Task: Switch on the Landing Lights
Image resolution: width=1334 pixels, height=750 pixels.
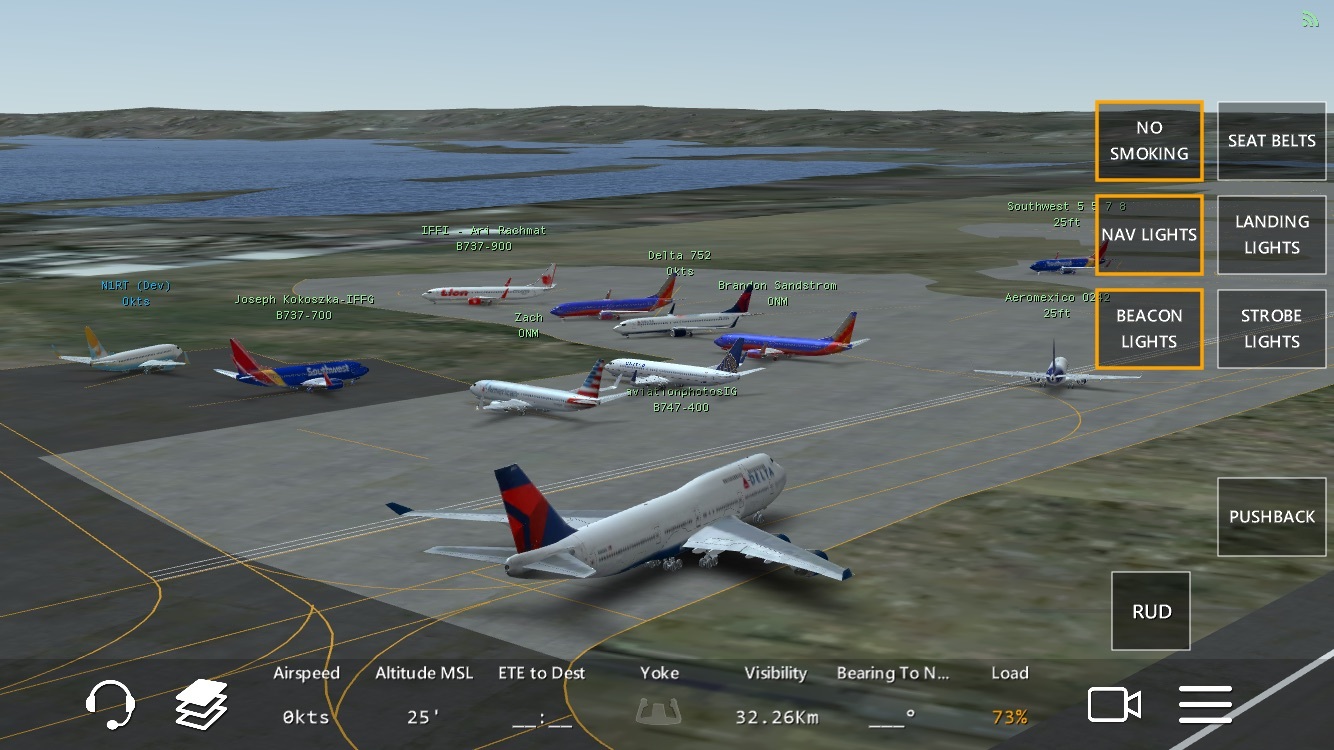Action: pos(1271,235)
